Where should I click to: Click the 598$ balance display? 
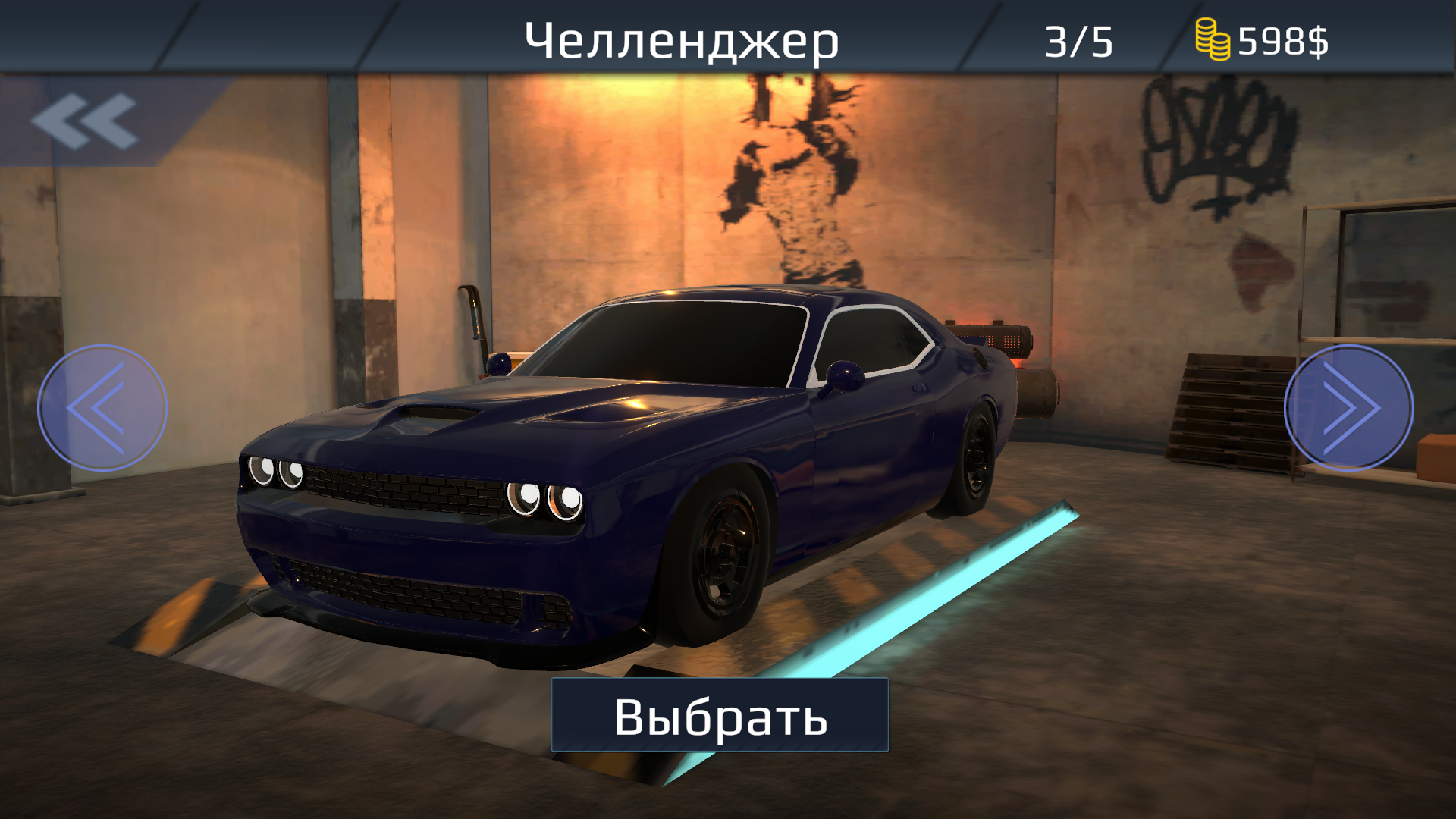click(1282, 39)
